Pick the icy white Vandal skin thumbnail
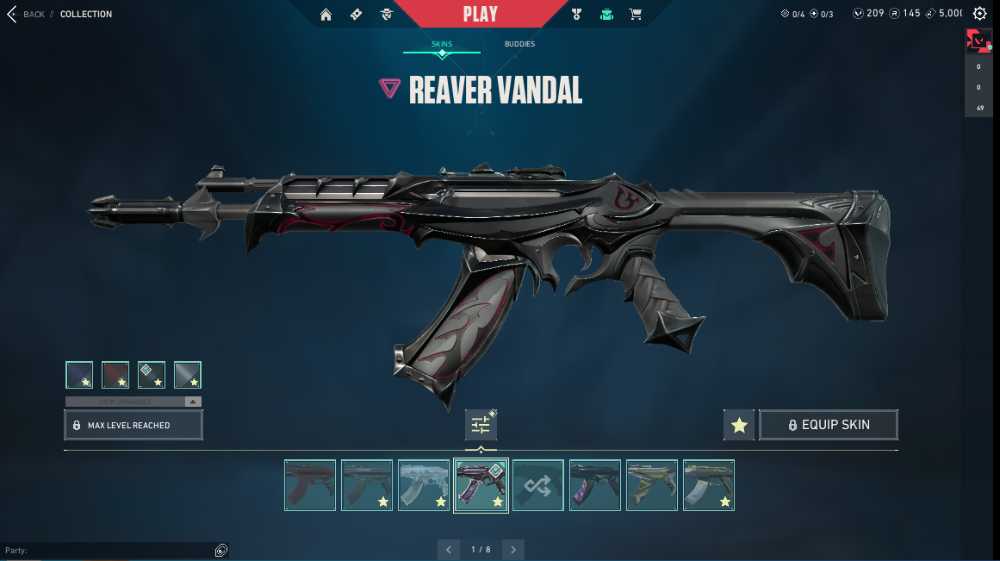 pos(424,485)
